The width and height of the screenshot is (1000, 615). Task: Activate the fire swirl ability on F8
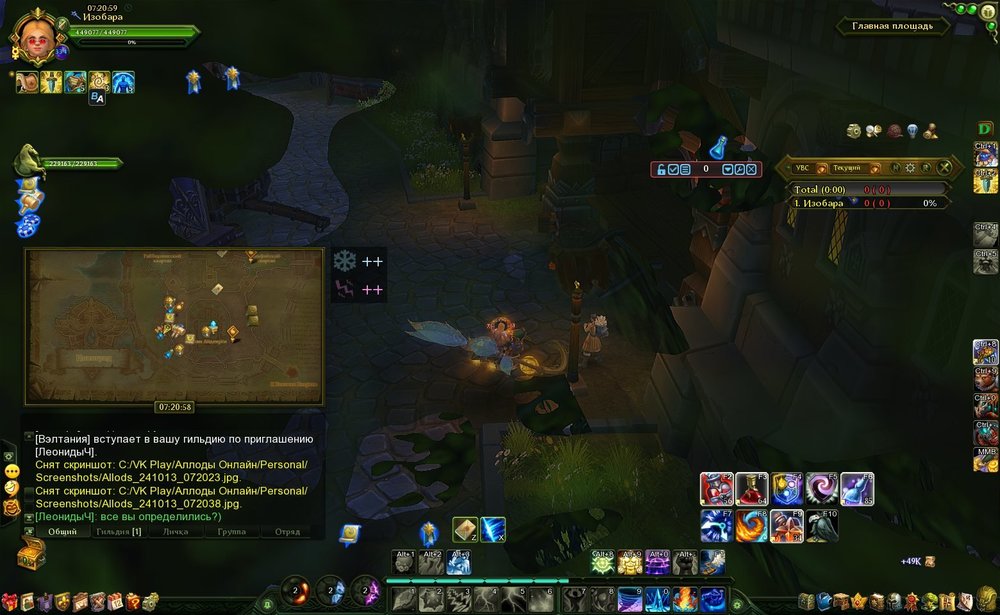(x=751, y=526)
